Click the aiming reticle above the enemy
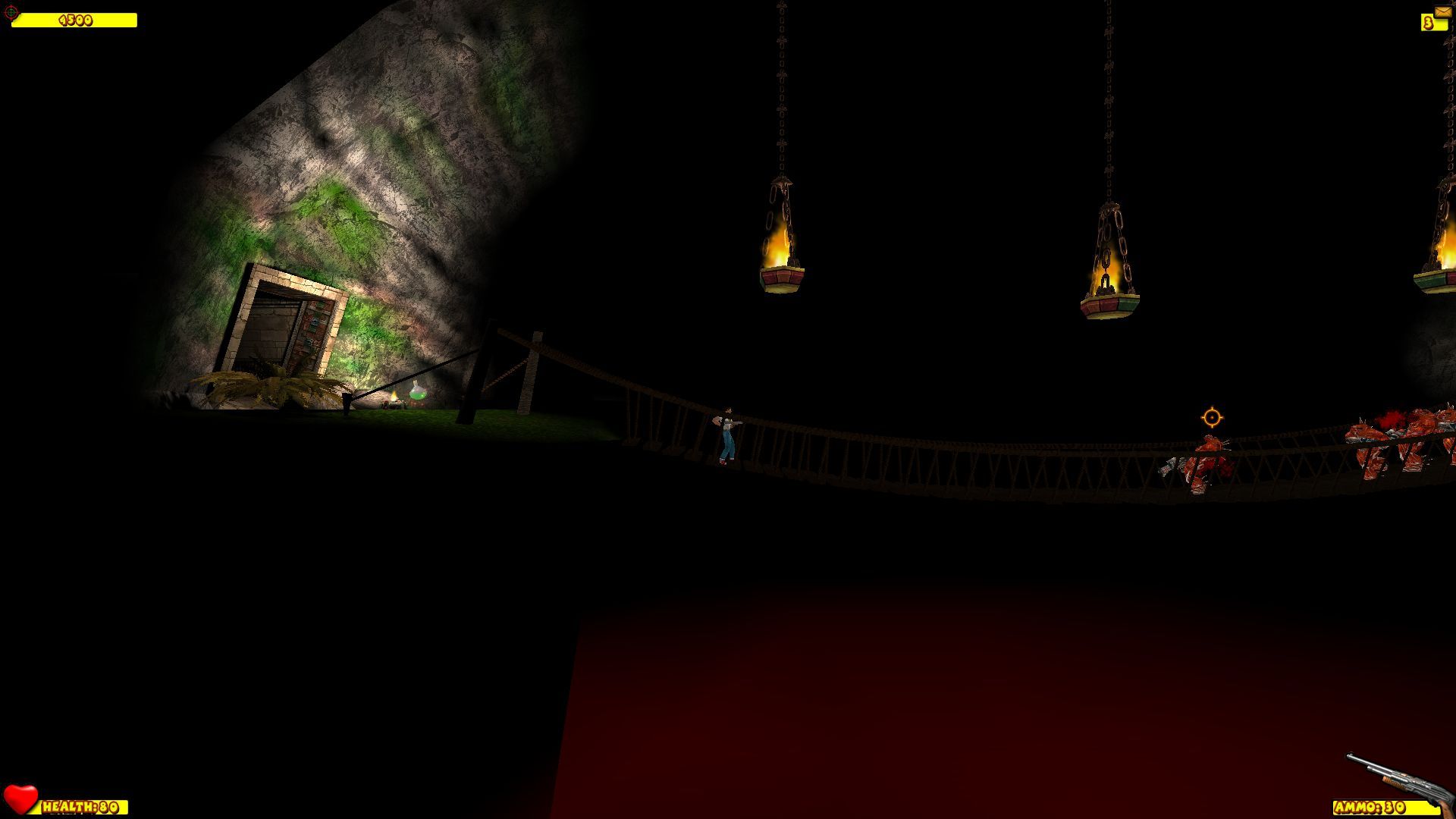The width and height of the screenshot is (1456, 819). 1213,416
